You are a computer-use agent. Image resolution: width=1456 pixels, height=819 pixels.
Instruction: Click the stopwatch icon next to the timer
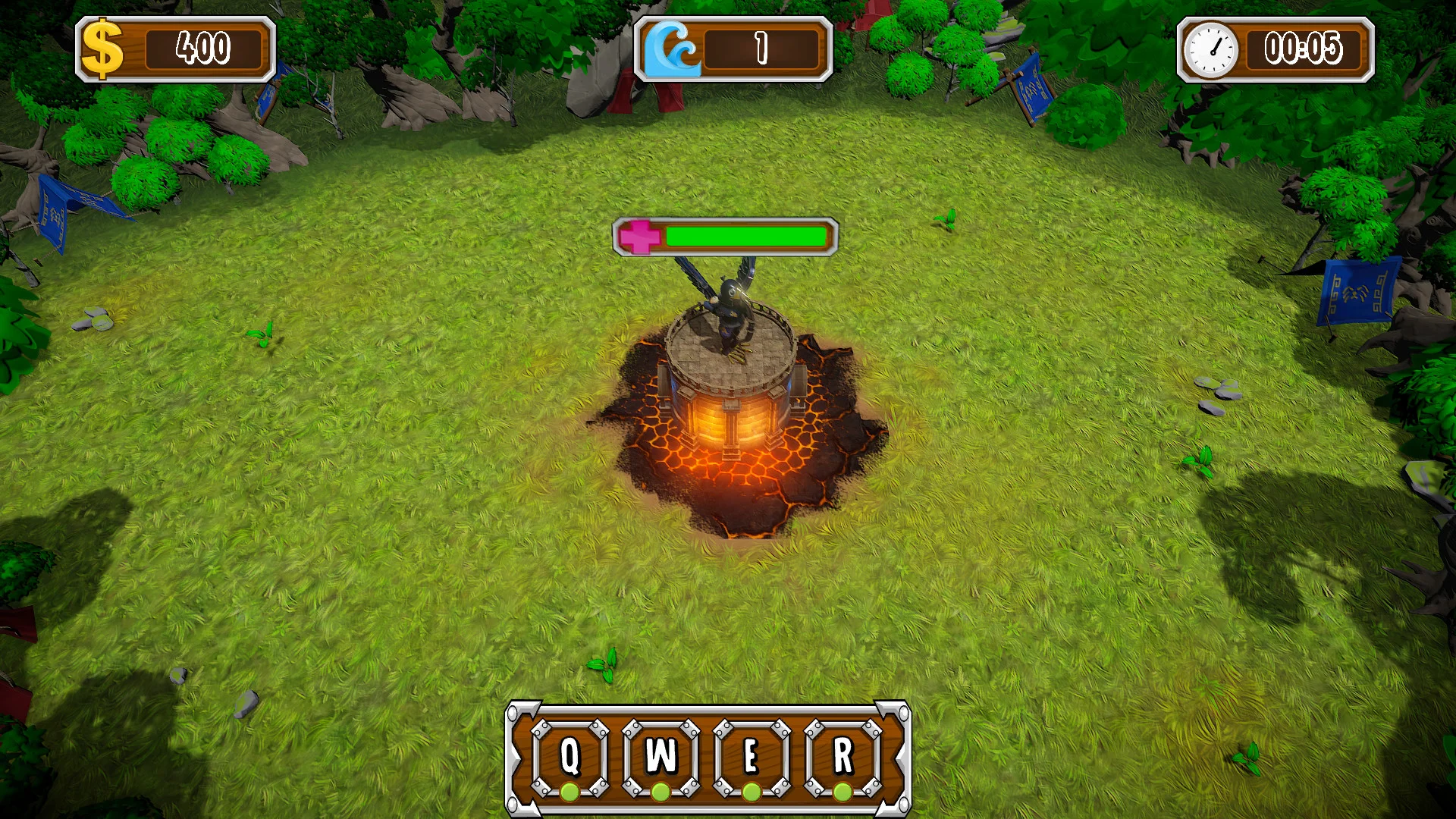1211,51
